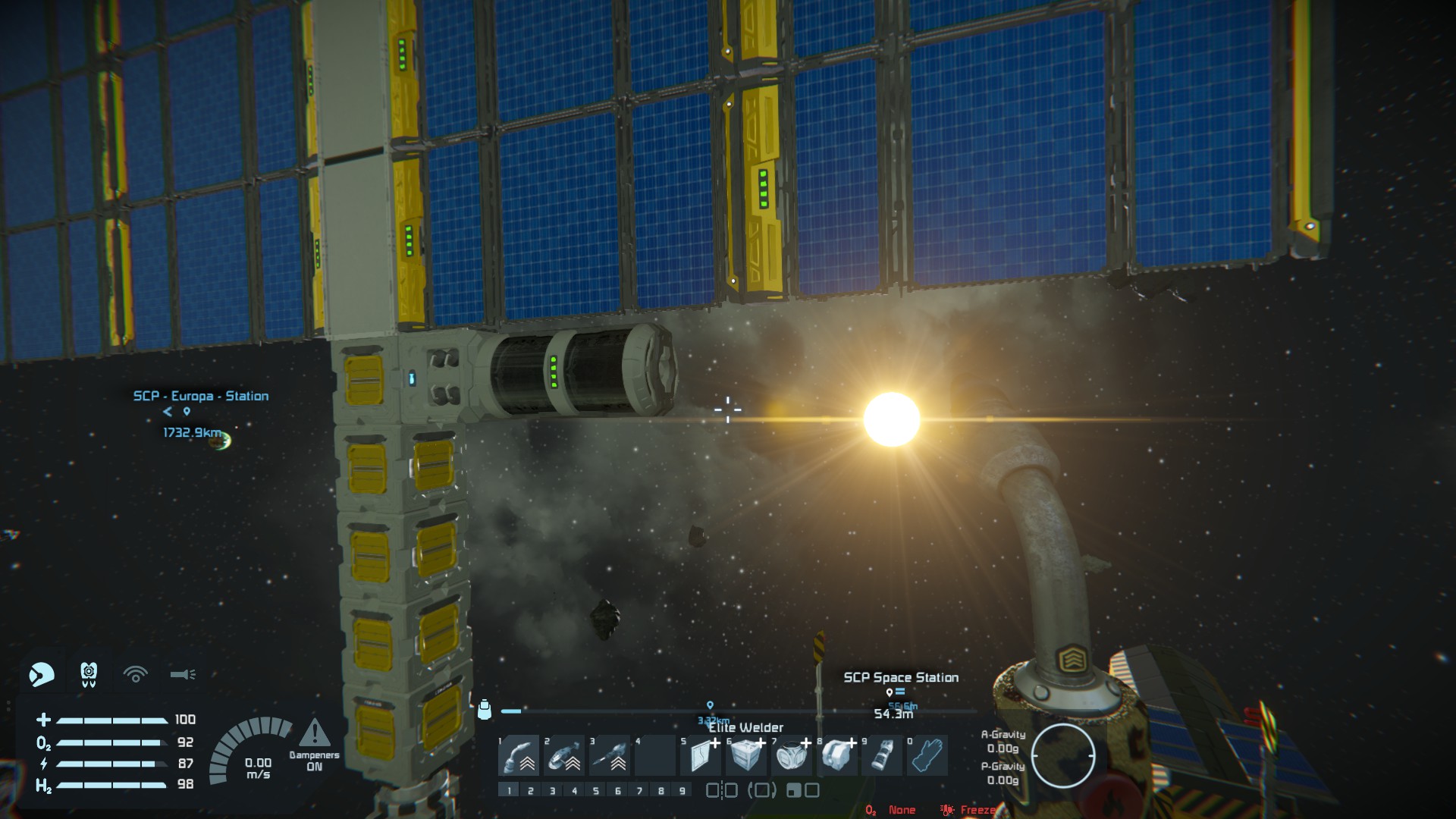This screenshot has width=1456, height=819.
Task: Choose the armor cube block in slot 6
Action: pos(745,755)
